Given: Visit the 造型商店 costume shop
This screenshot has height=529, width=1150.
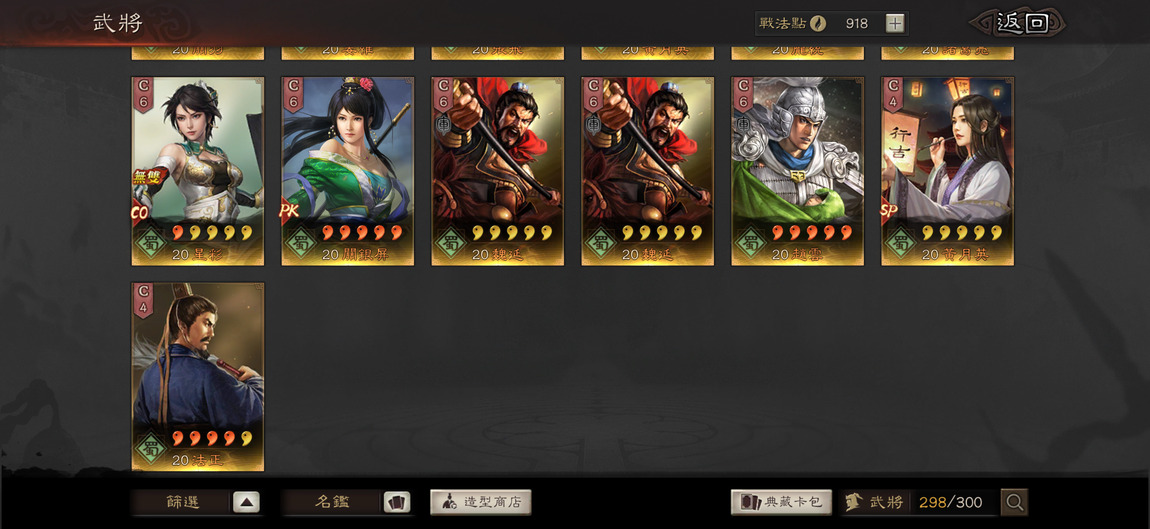Looking at the screenshot, I should tap(481, 502).
